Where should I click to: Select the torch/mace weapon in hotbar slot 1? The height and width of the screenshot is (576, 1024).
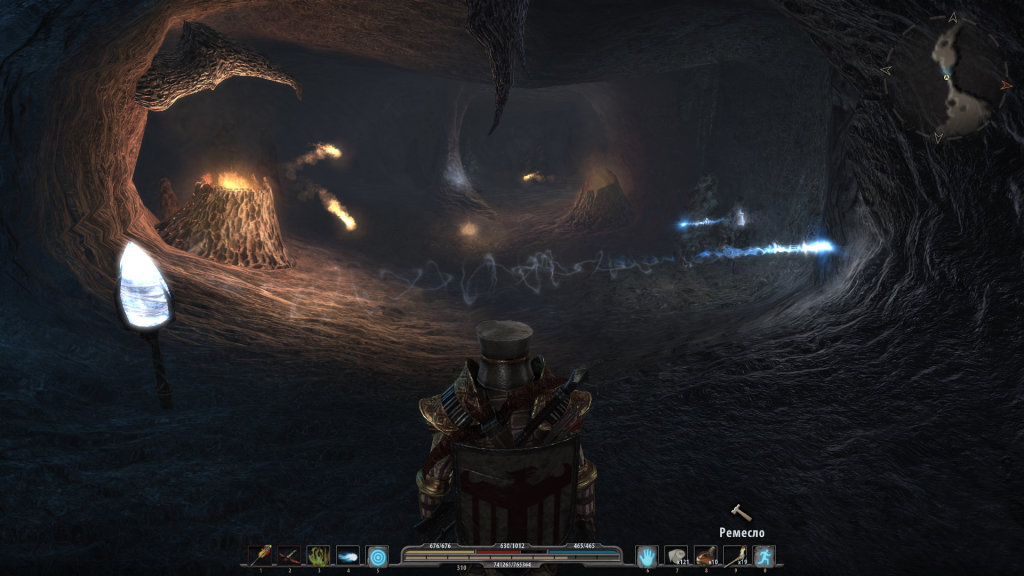coord(260,555)
